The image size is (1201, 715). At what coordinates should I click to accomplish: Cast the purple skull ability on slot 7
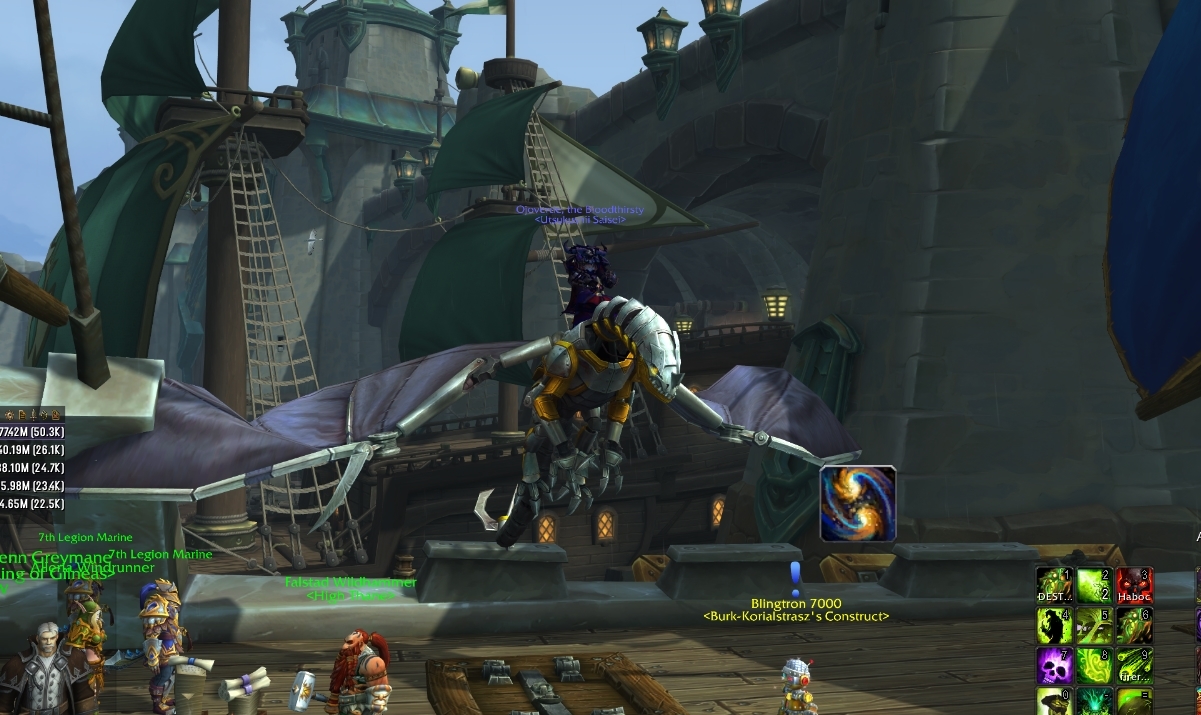(x=1054, y=666)
